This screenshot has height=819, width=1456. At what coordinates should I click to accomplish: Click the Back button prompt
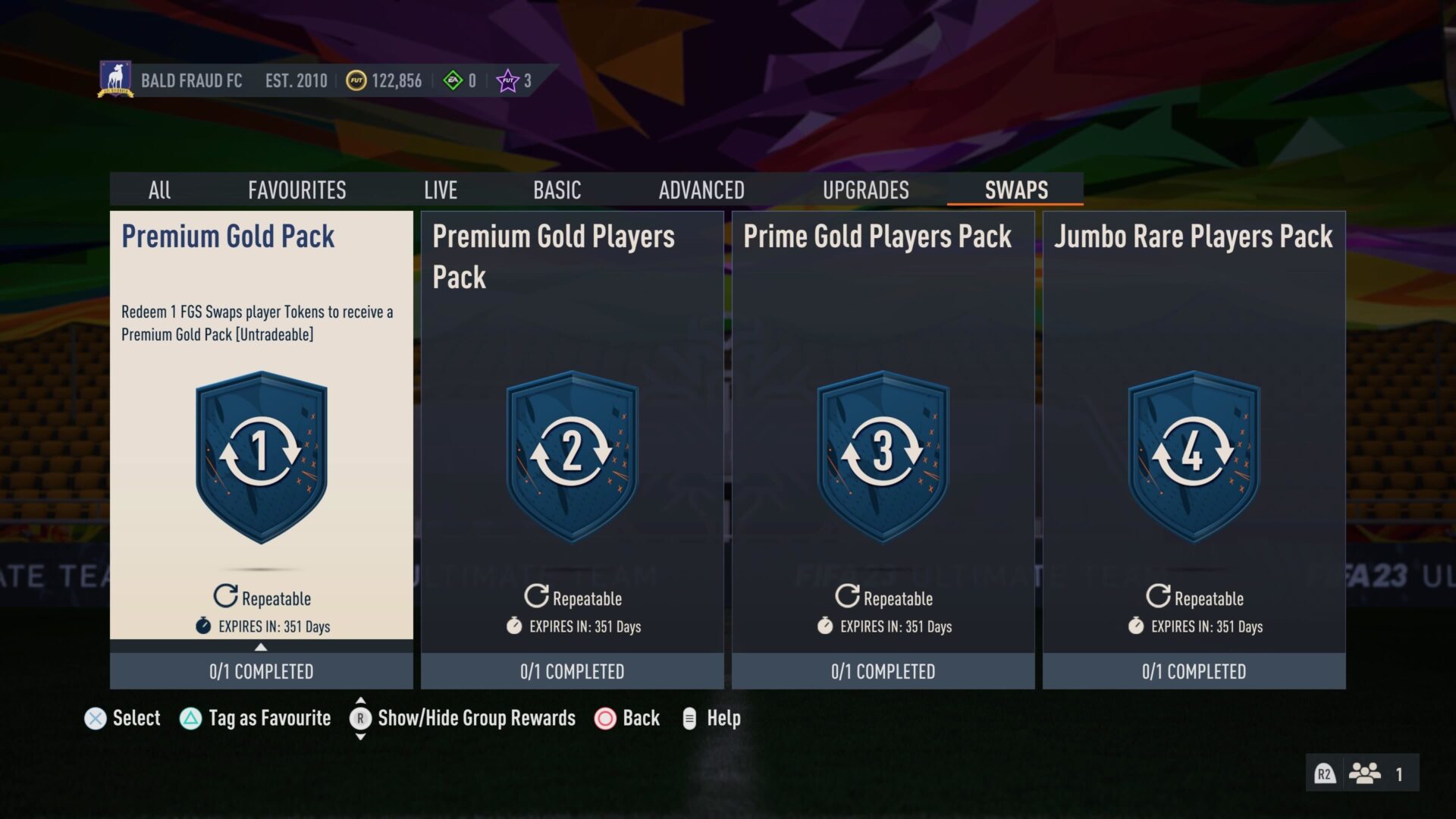click(606, 717)
